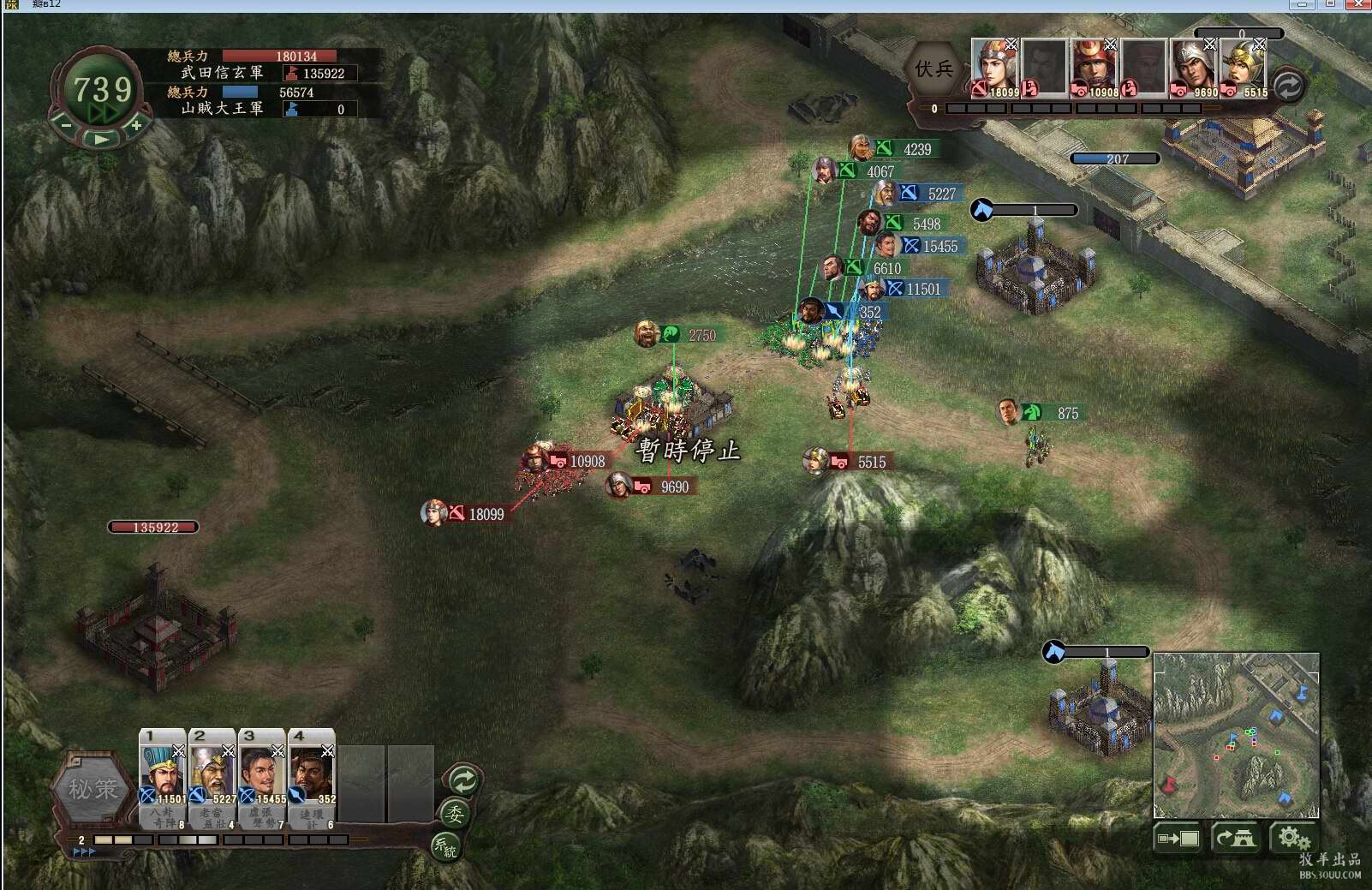Open the 秘策 secret plan button

92,789
